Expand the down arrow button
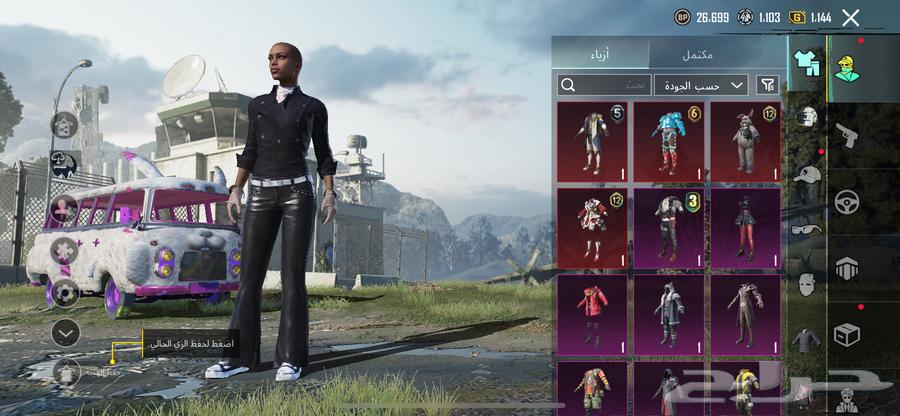This screenshot has width=900, height=416. pos(65,332)
